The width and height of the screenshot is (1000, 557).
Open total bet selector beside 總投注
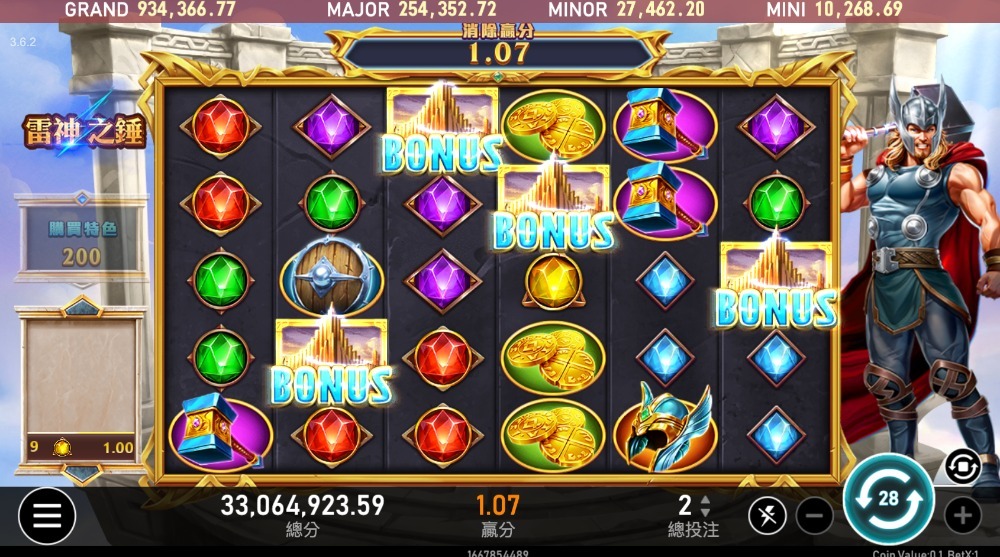(x=705, y=506)
